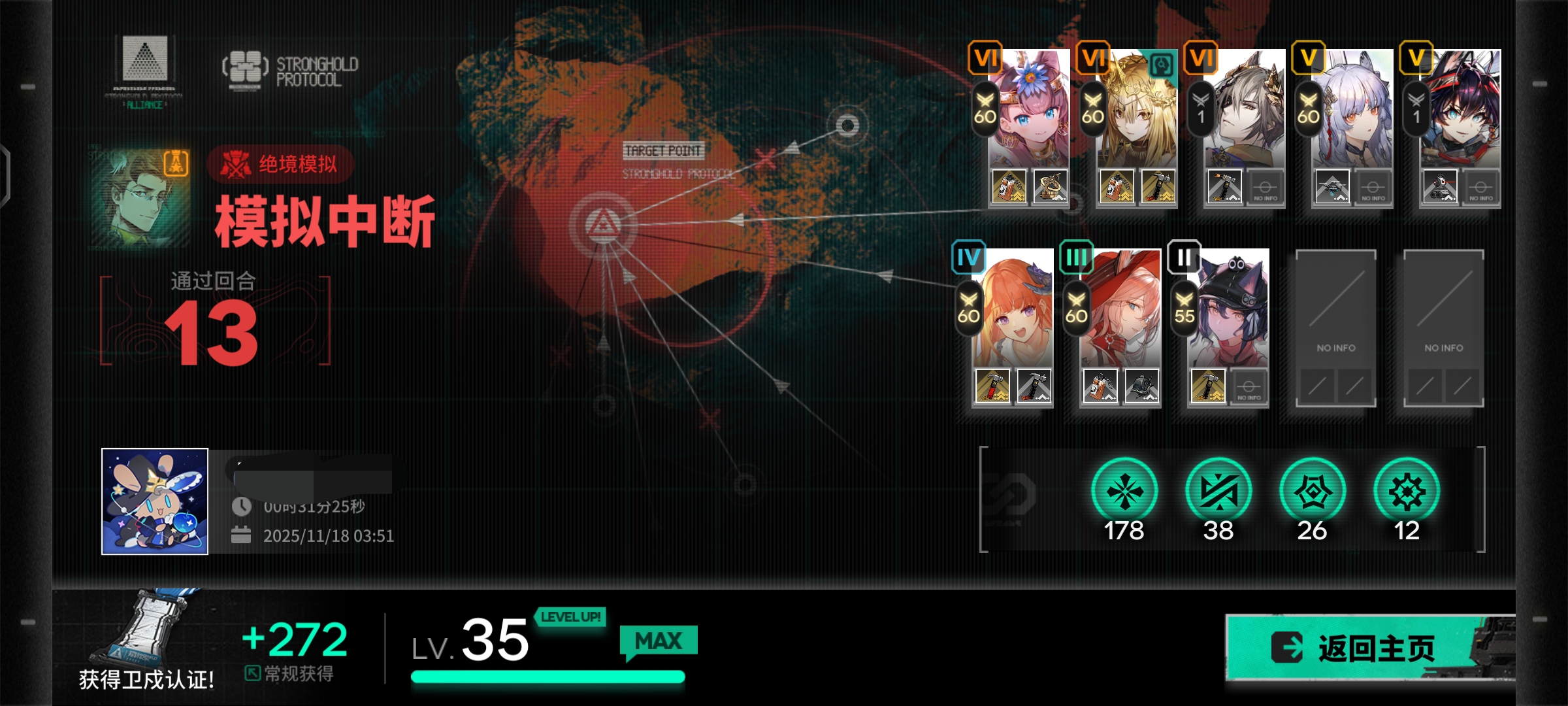Click the bond icon showing 178
This screenshot has height=706, width=1568.
(1124, 492)
